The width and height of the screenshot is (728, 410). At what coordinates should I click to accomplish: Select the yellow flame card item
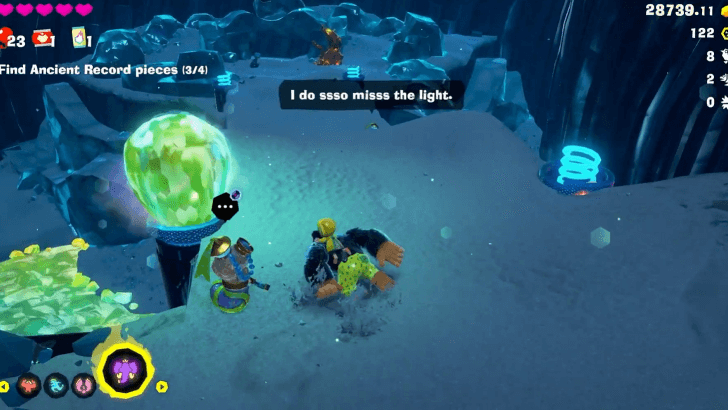click(79, 38)
